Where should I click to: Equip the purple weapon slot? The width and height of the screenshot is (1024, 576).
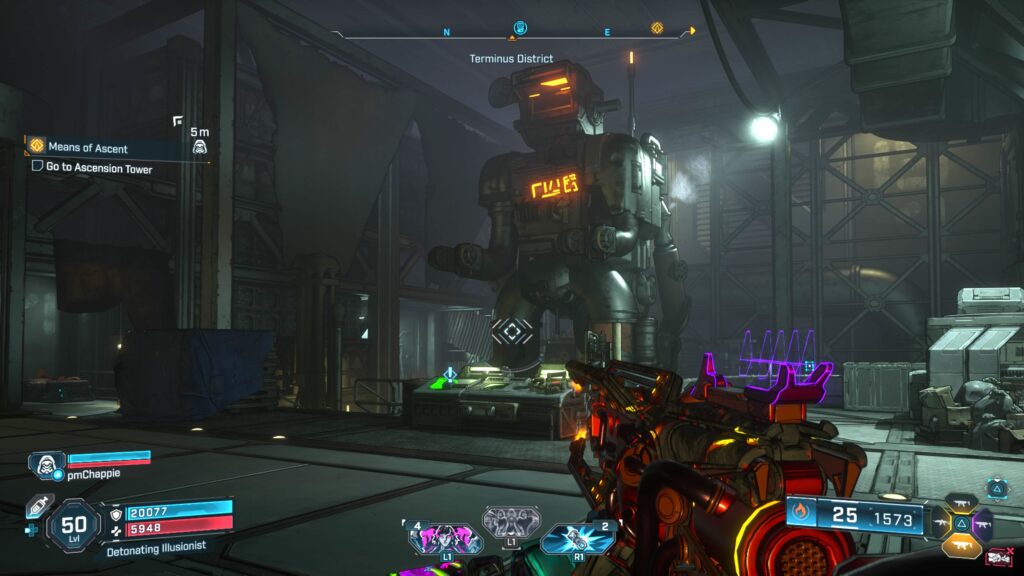(982, 522)
